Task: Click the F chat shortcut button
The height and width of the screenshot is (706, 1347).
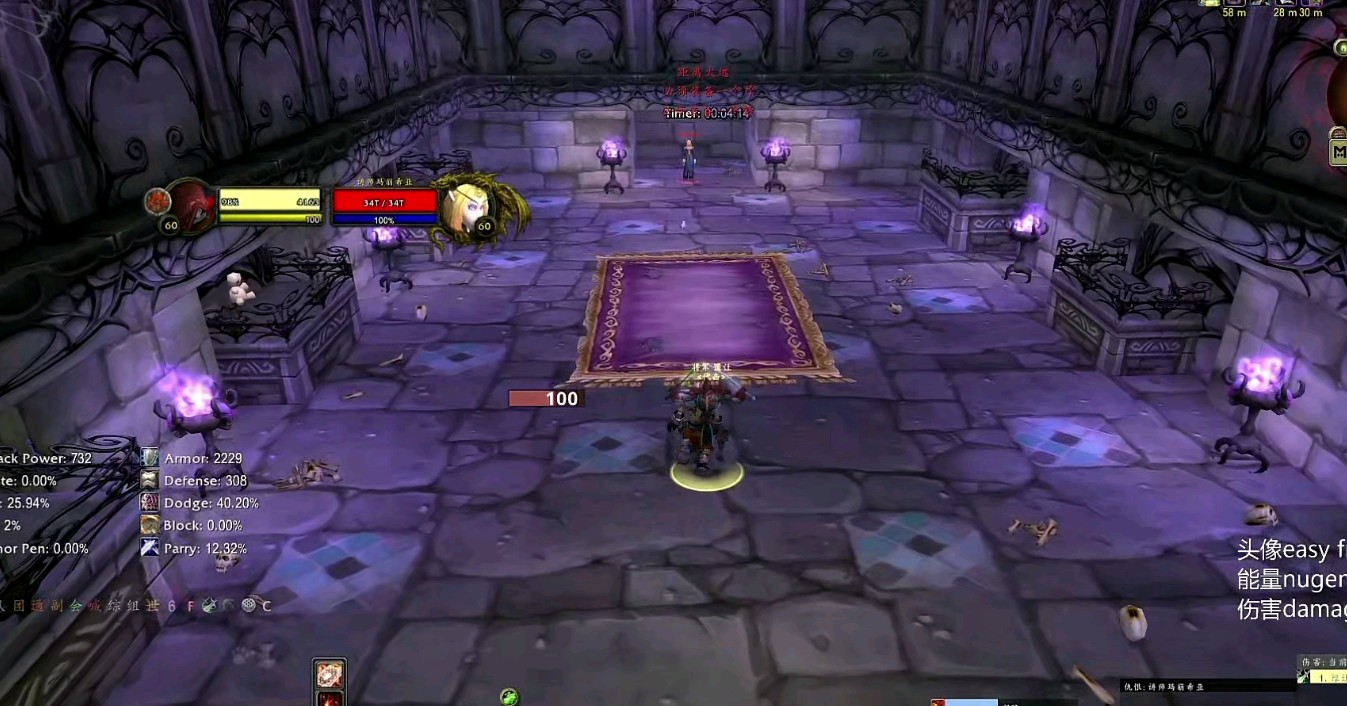Action: (x=190, y=606)
